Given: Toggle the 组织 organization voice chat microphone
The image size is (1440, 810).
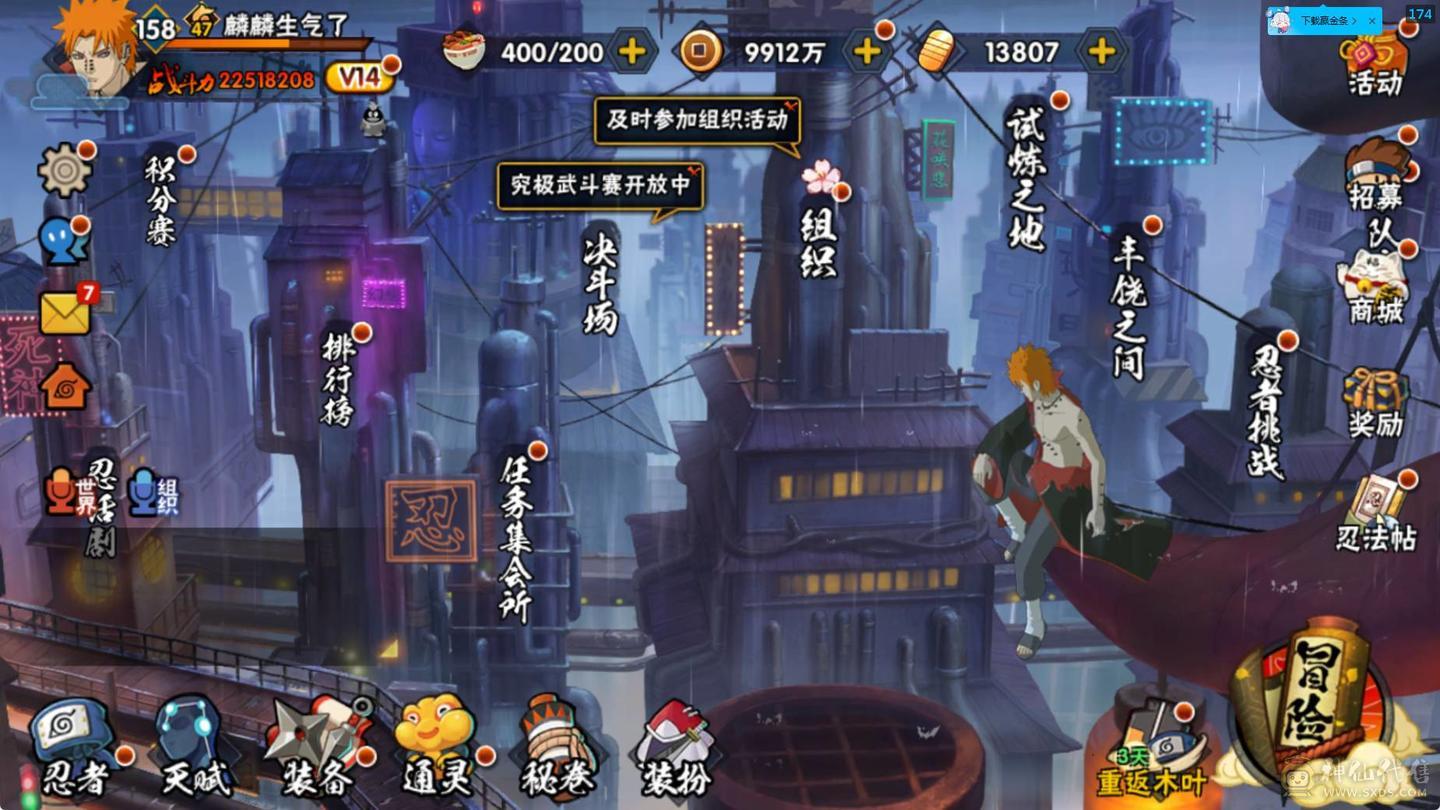Looking at the screenshot, I should tap(145, 490).
